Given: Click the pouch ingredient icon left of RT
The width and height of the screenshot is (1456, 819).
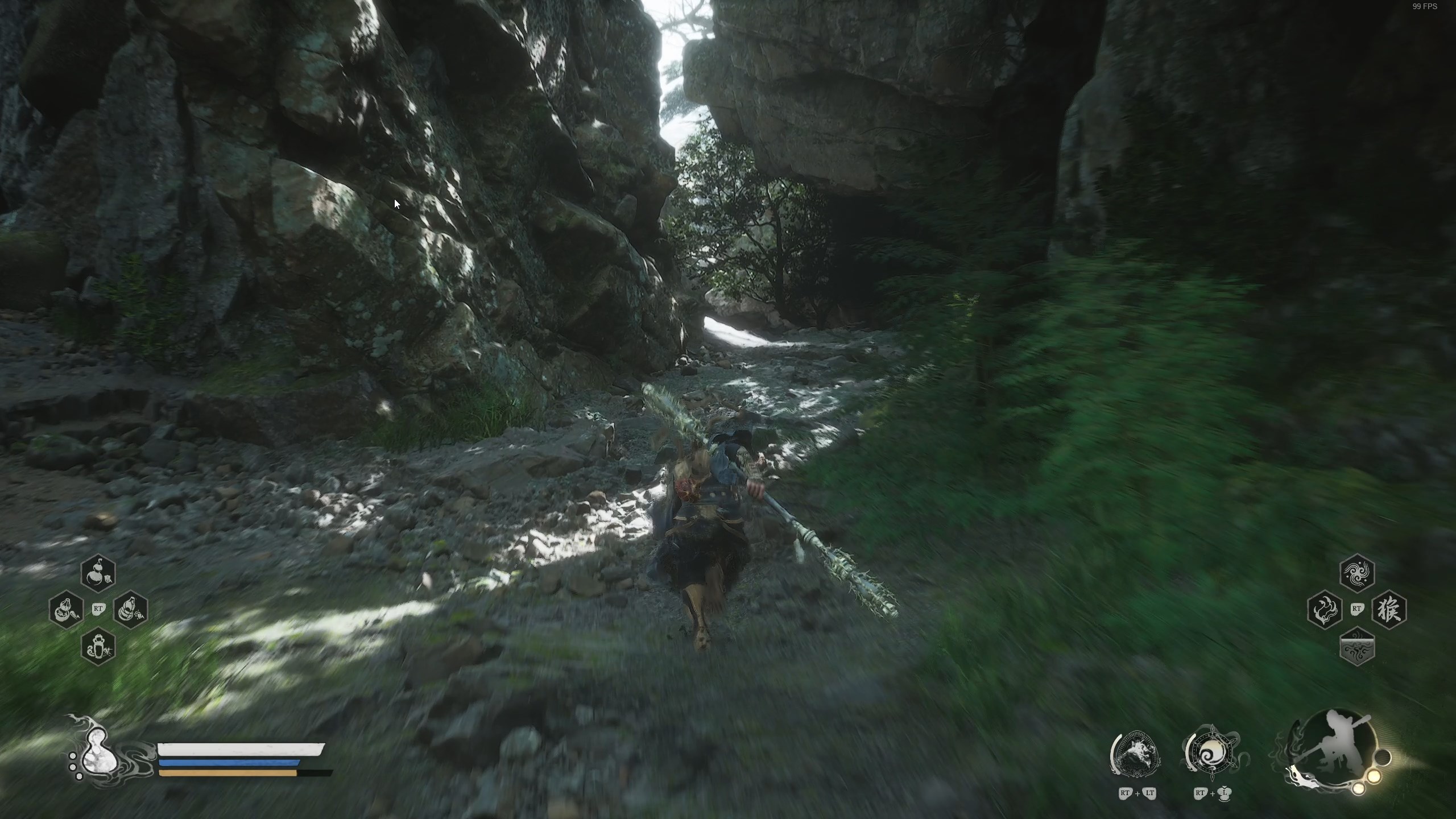Looking at the screenshot, I should coord(65,610).
